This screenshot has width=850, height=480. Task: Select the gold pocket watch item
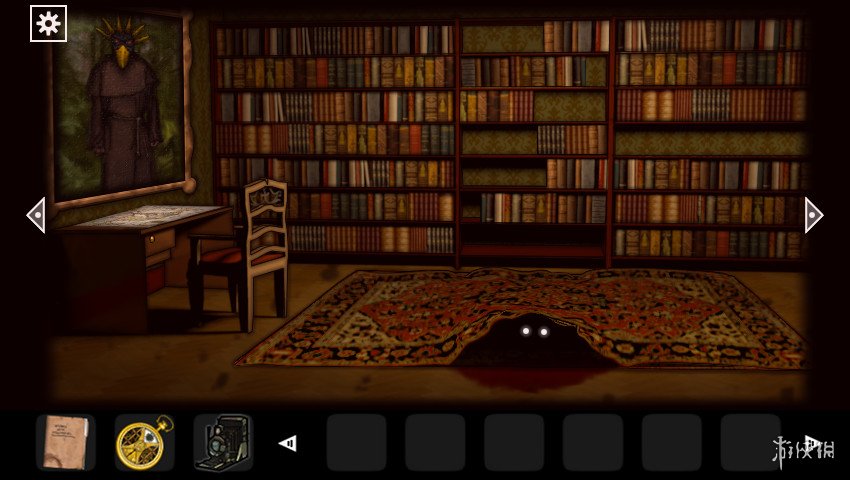click(144, 442)
